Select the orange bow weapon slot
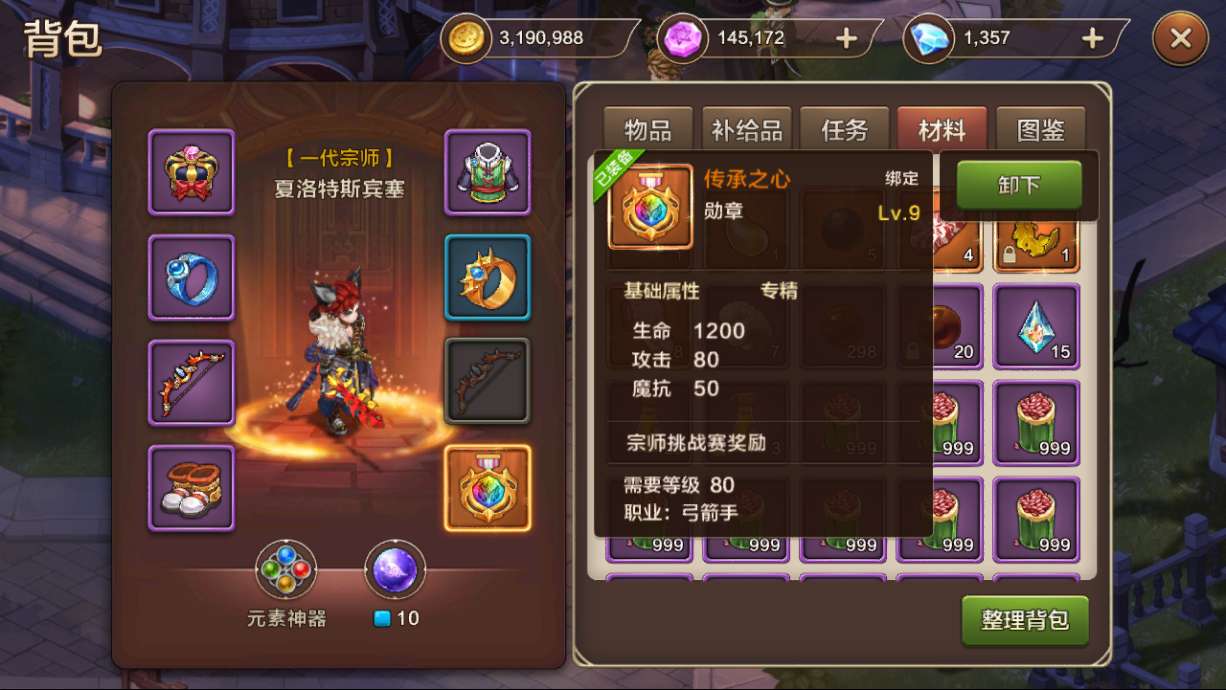 tap(191, 382)
